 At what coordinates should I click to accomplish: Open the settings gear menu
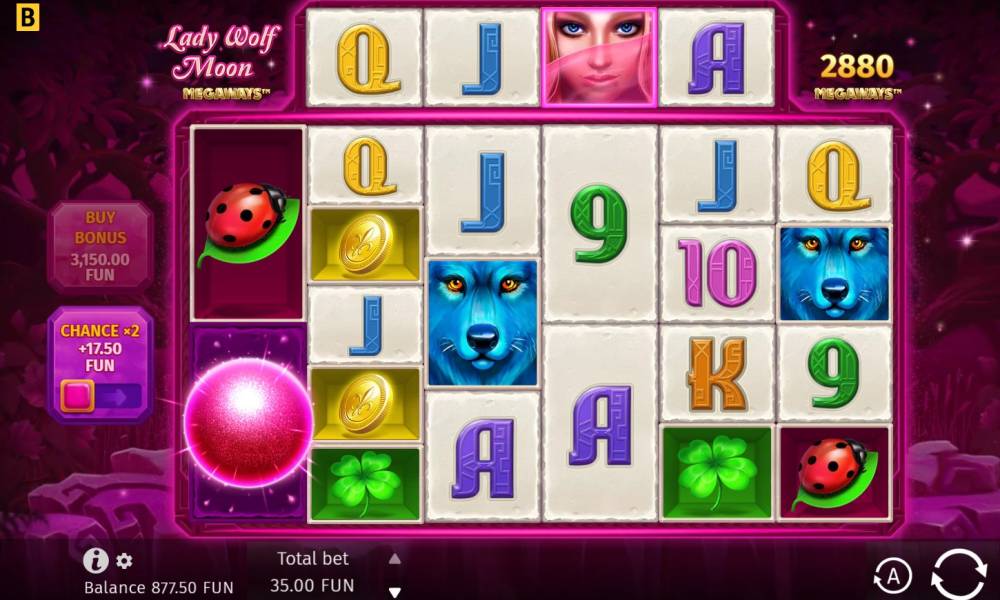point(124,561)
